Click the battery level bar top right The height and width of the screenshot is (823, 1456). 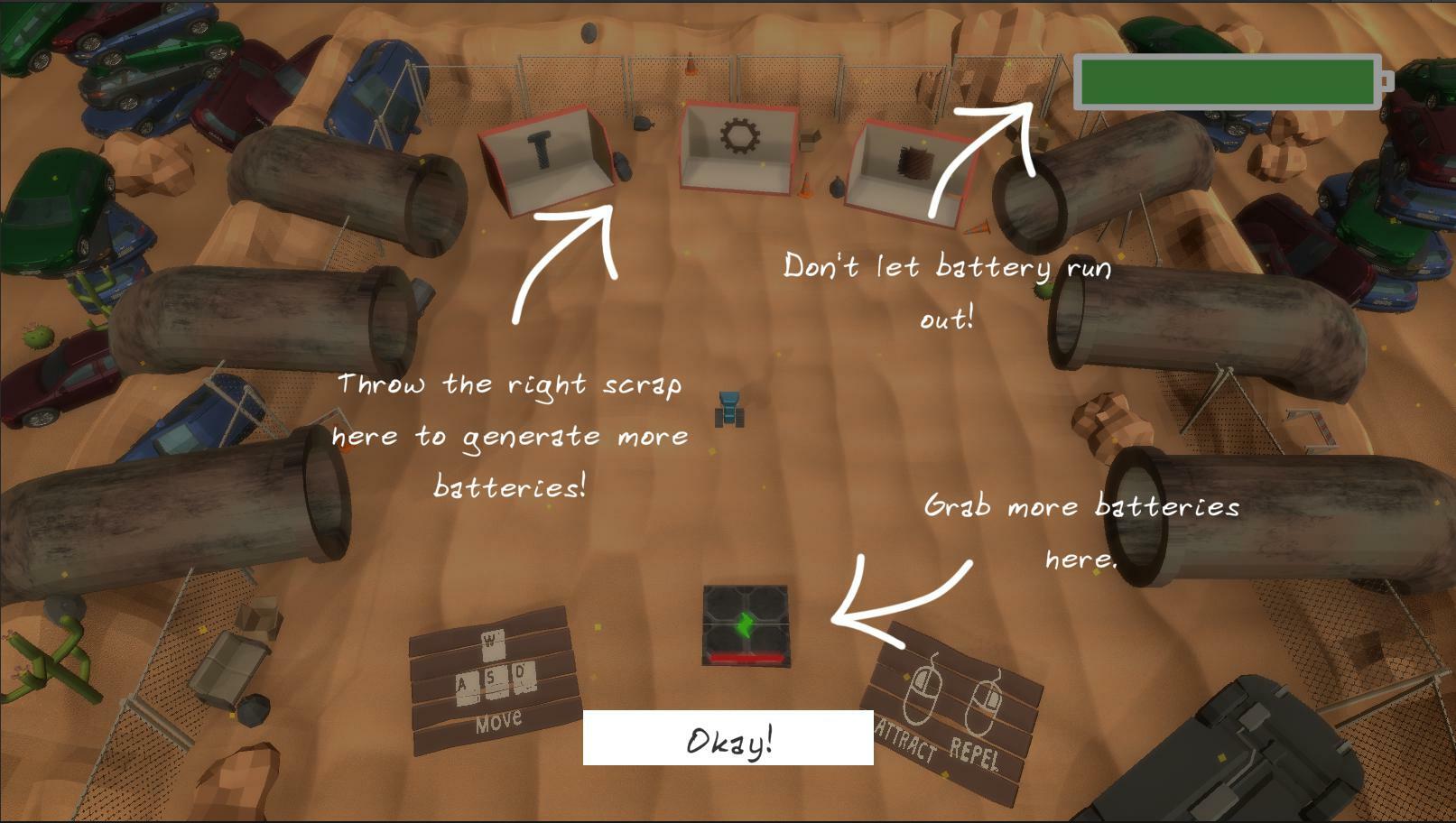tap(1228, 79)
